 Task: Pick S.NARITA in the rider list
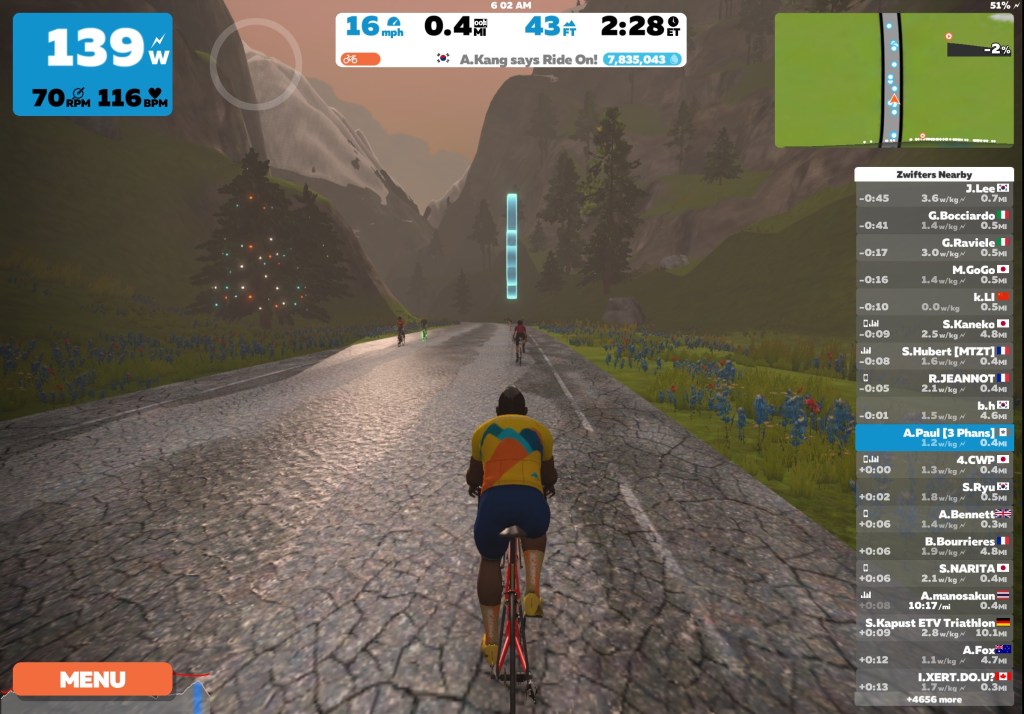pos(934,573)
